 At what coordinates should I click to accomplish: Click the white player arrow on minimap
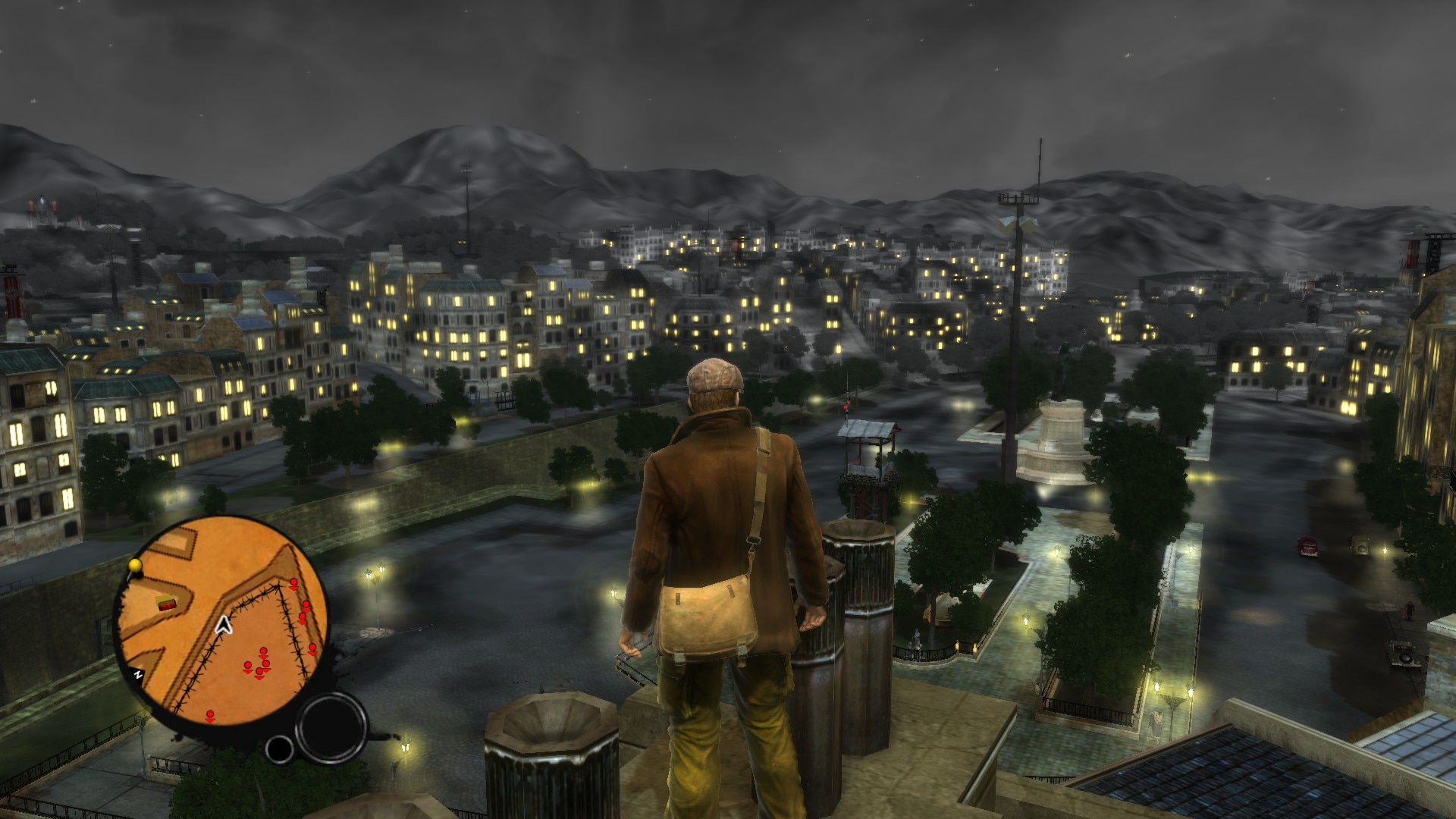coord(223,624)
